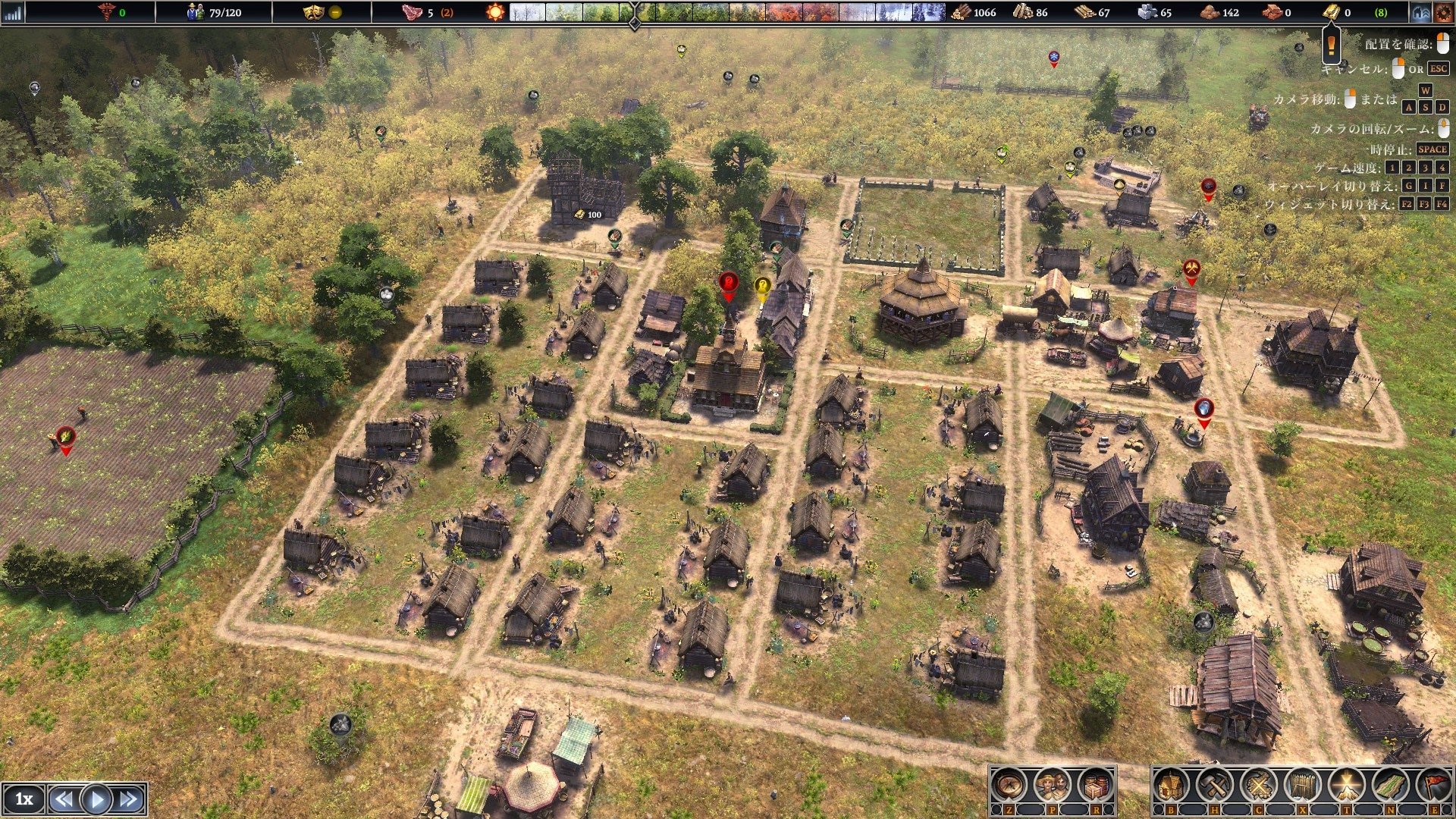This screenshot has height=819, width=1456.
Task: Open the villagers portrait panel
Action: pos(1053,786)
